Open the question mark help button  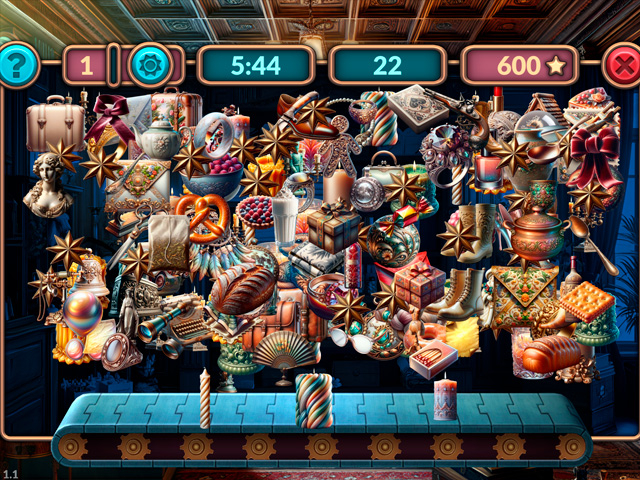[x=18, y=65]
